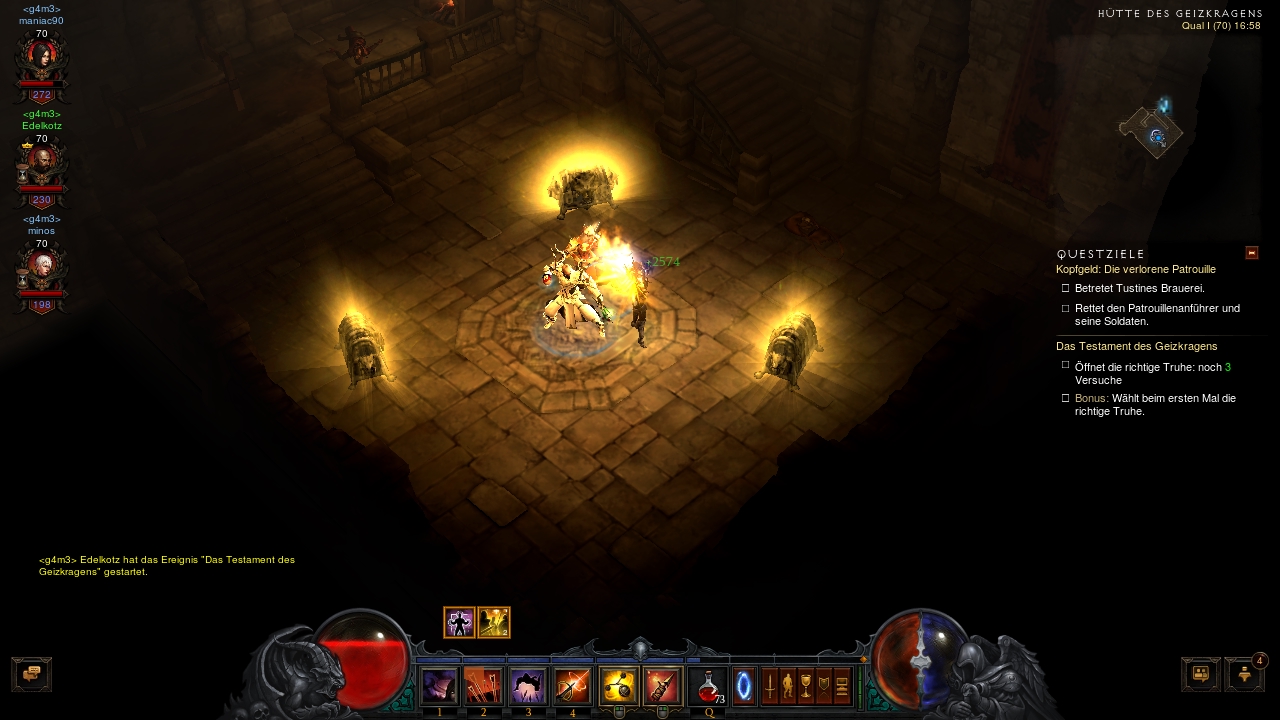Open the notifications button showing 4
Screen dimensions: 1280x720
coord(1244,674)
